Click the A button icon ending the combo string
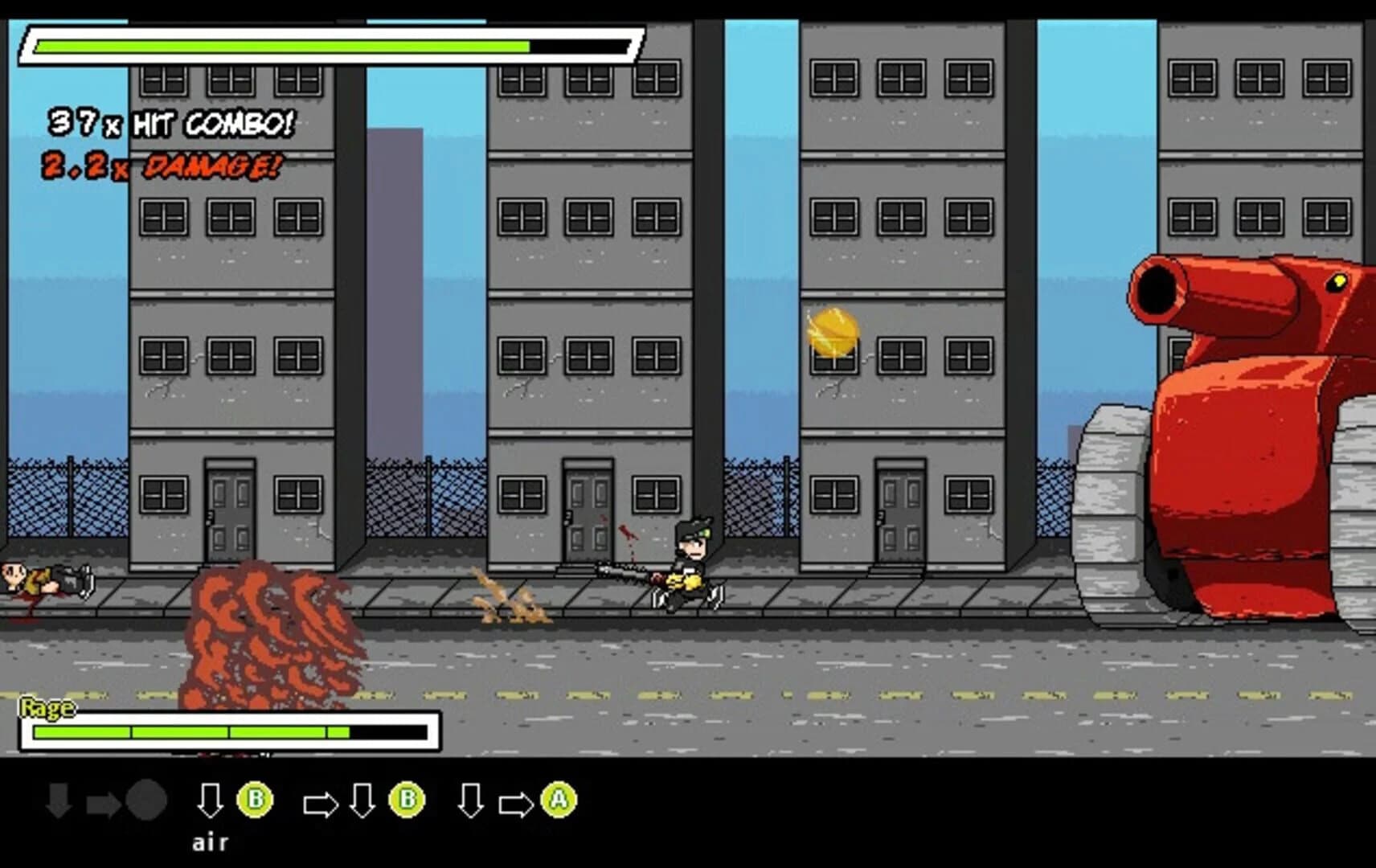 pyautogui.click(x=560, y=800)
